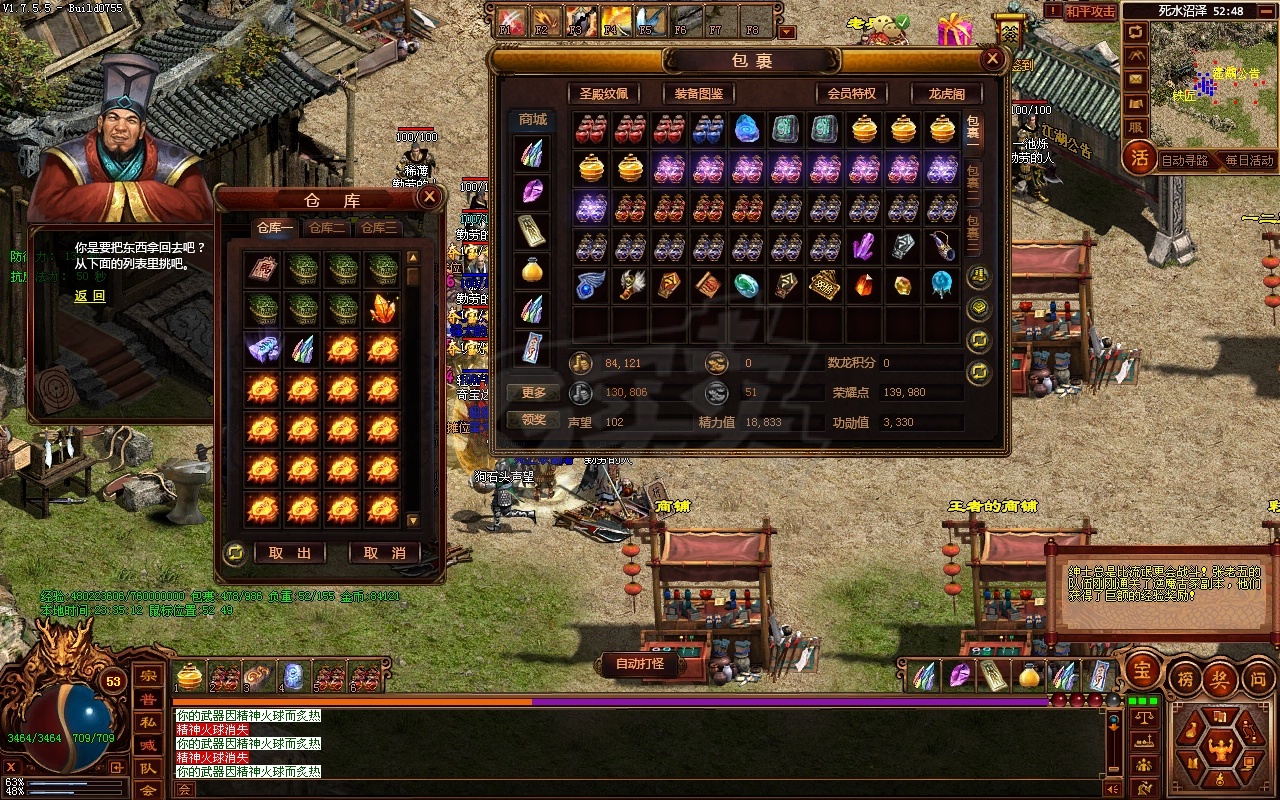Activate the 自动打怪 auto-fight button
The height and width of the screenshot is (800, 1280).
click(x=640, y=663)
